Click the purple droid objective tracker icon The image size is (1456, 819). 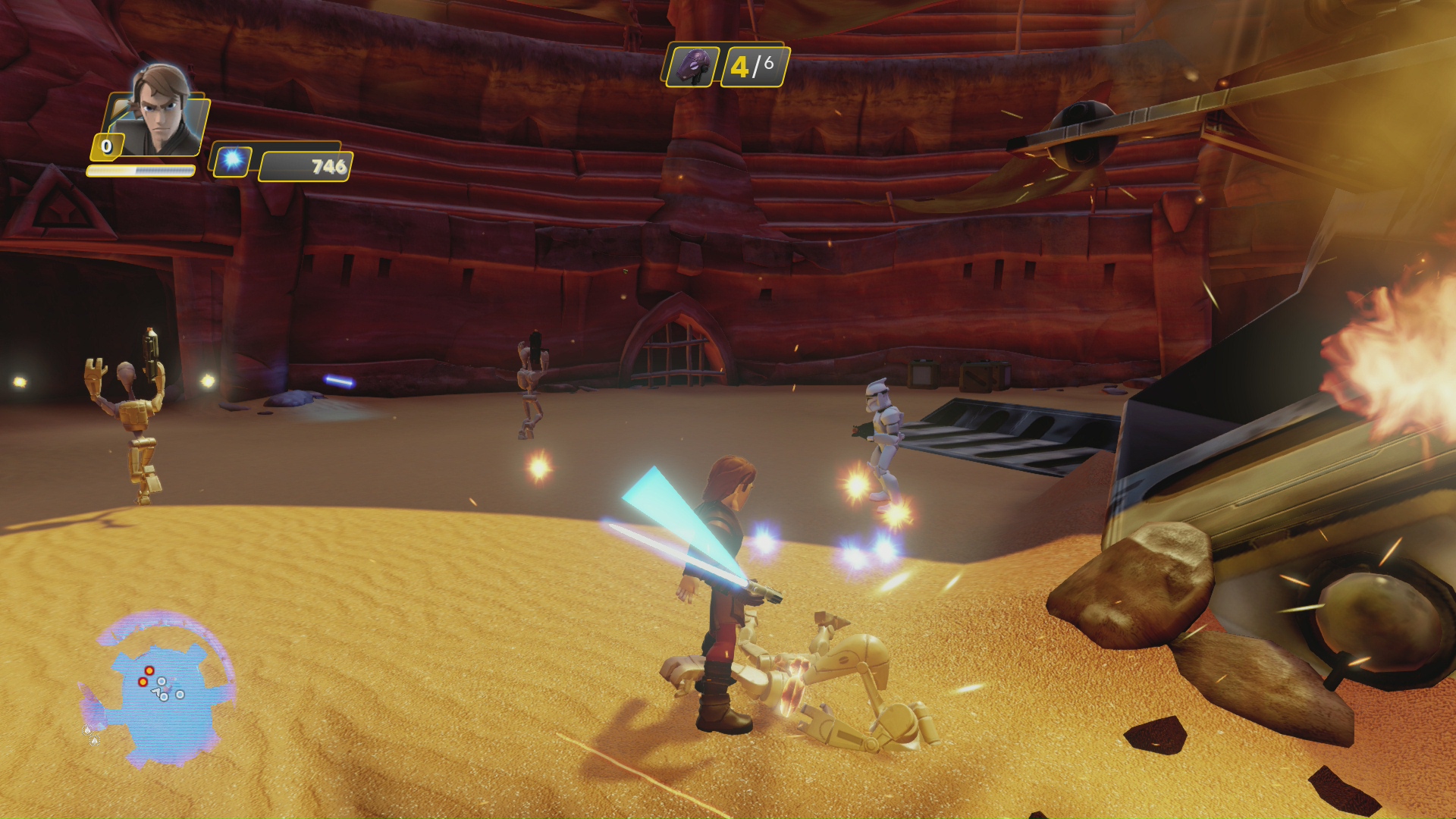point(692,66)
